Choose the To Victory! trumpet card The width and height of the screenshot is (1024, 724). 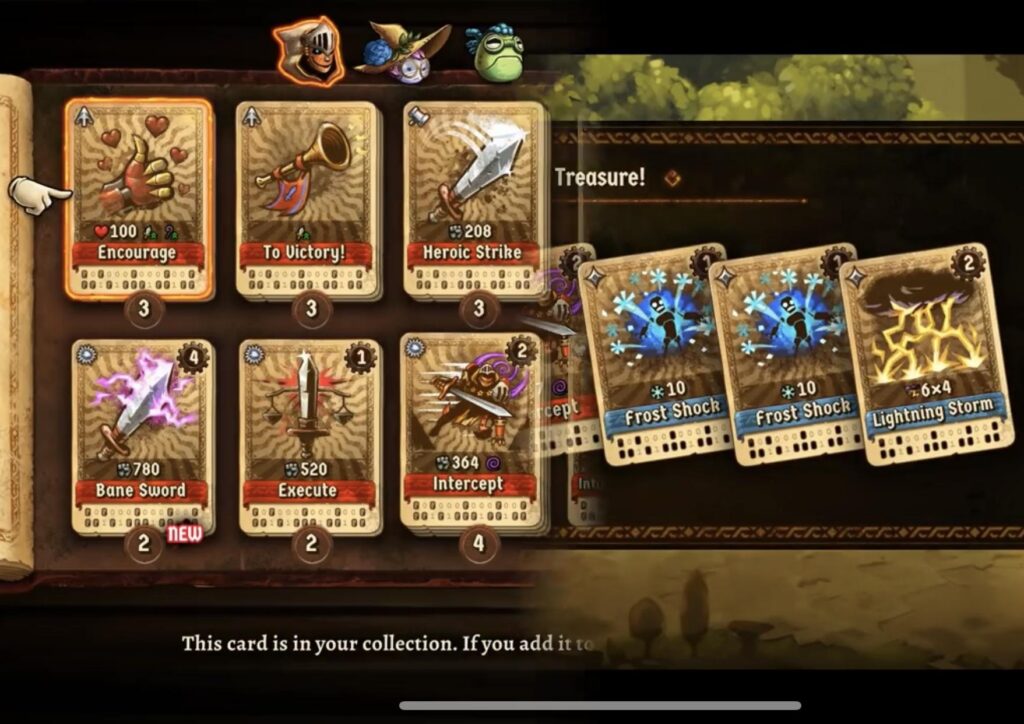(307, 197)
